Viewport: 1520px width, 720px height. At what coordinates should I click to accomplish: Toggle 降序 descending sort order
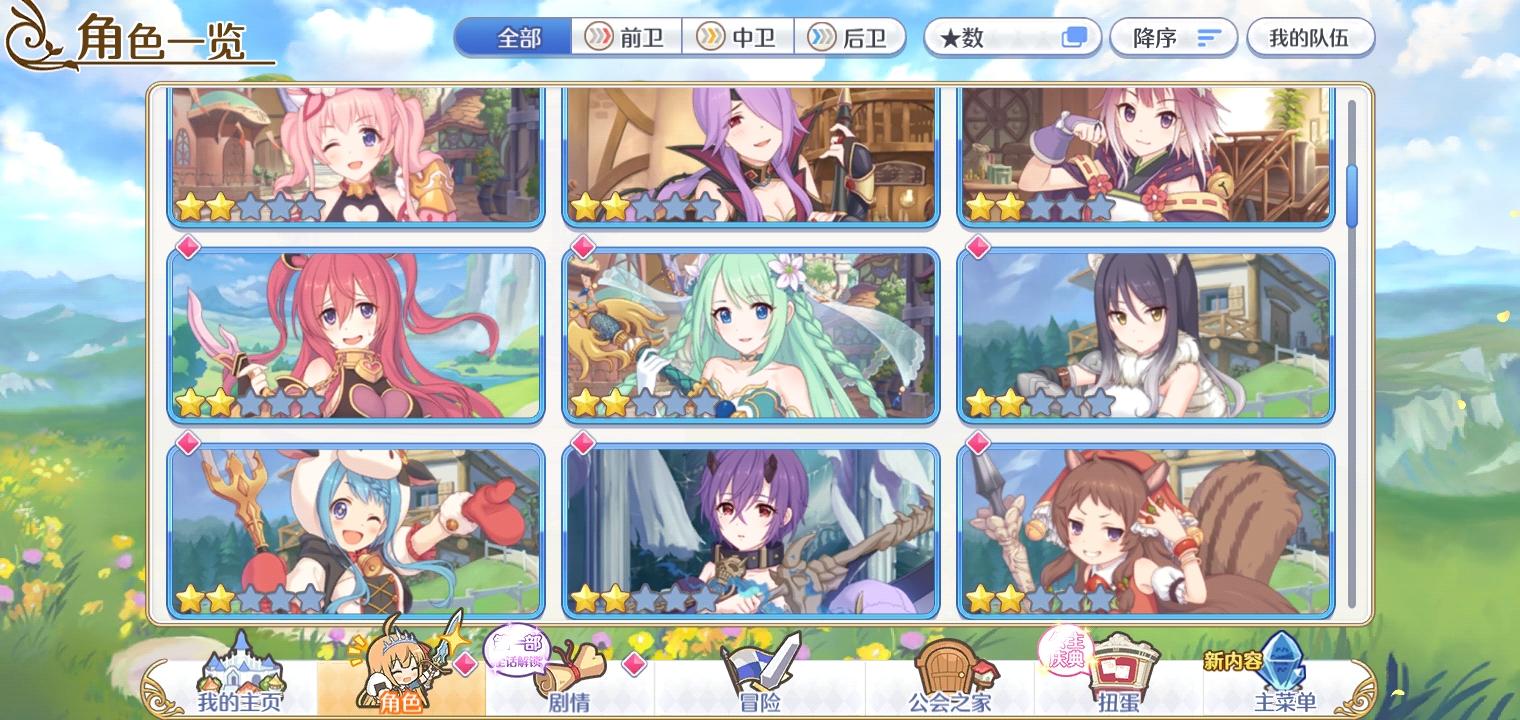click(x=1173, y=37)
